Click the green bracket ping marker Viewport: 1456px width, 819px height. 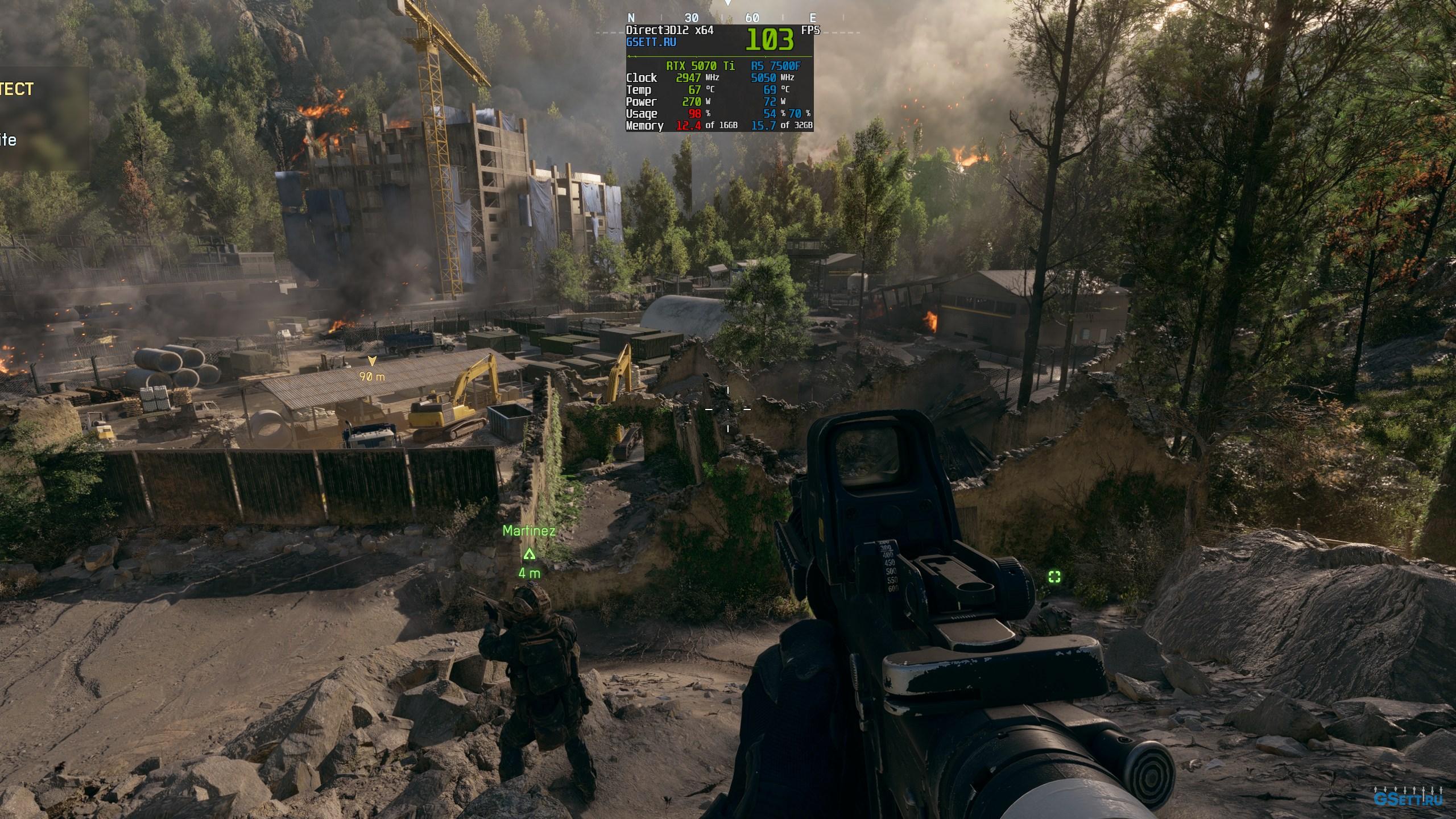(1054, 578)
